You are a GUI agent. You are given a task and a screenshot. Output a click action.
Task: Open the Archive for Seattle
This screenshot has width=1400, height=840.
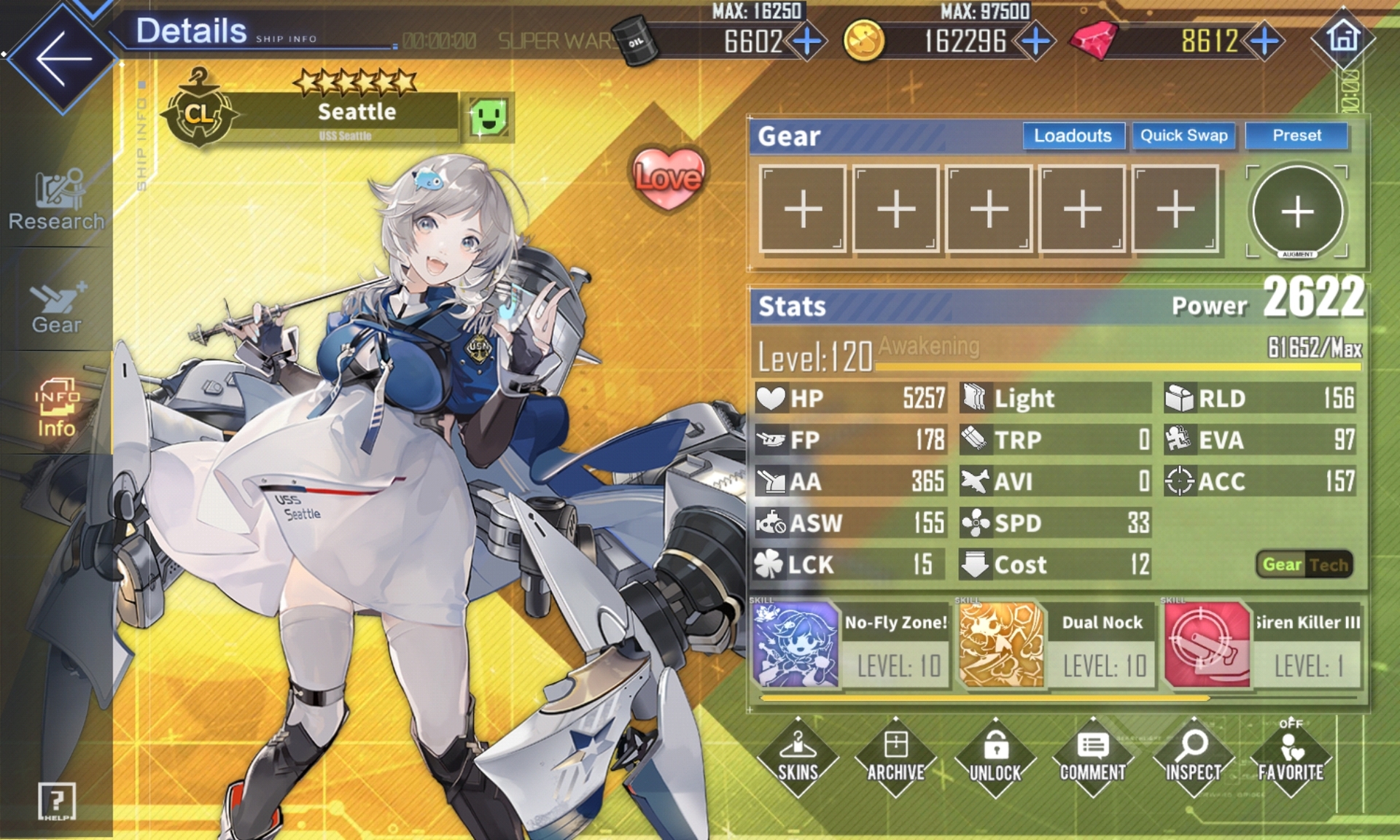[896, 757]
